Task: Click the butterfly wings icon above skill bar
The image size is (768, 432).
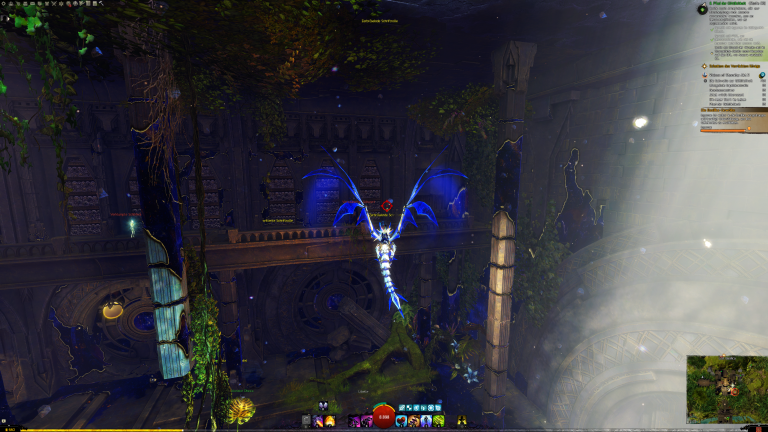Action: 323,406
